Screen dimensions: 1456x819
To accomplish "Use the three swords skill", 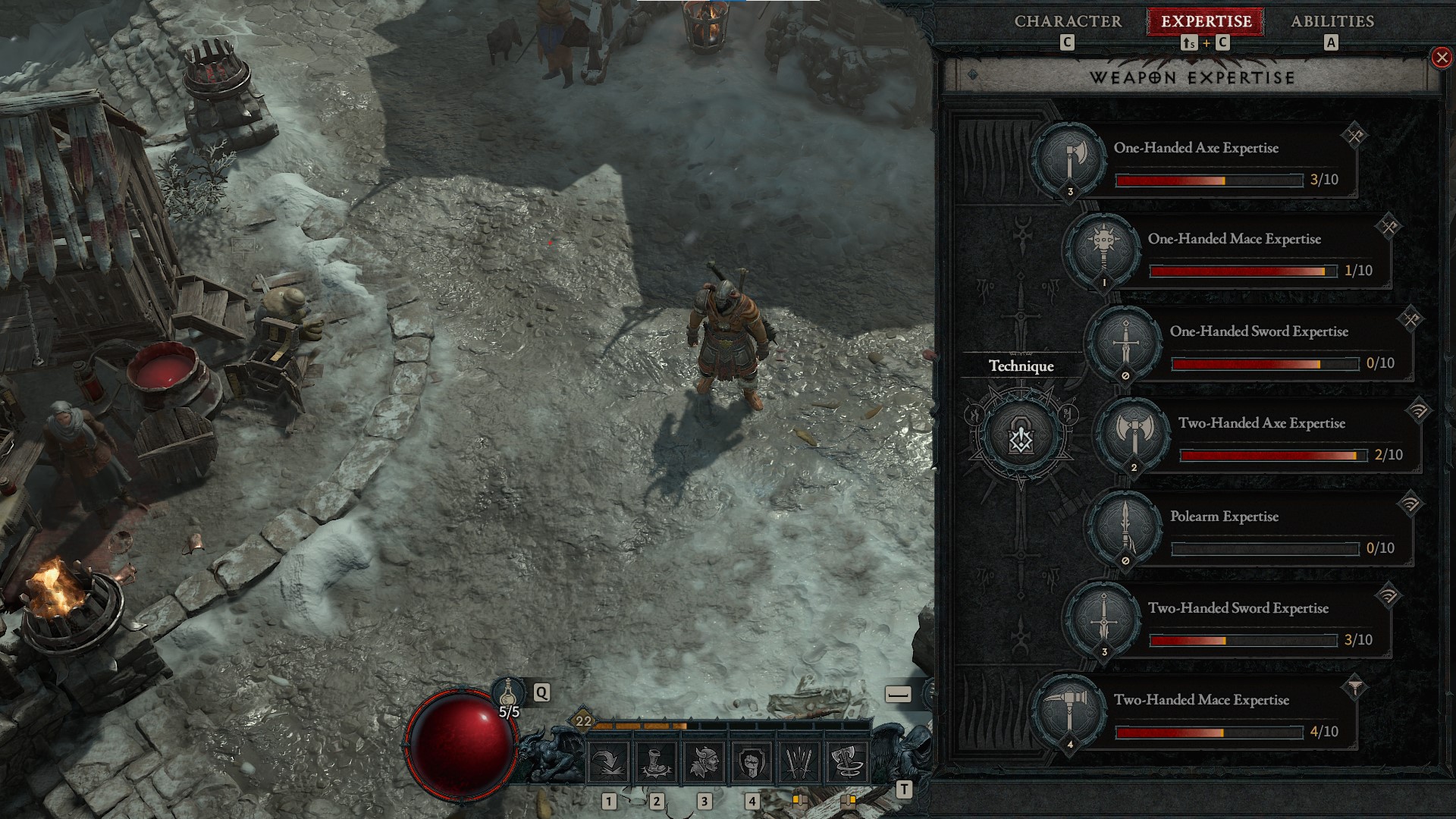I will click(799, 762).
